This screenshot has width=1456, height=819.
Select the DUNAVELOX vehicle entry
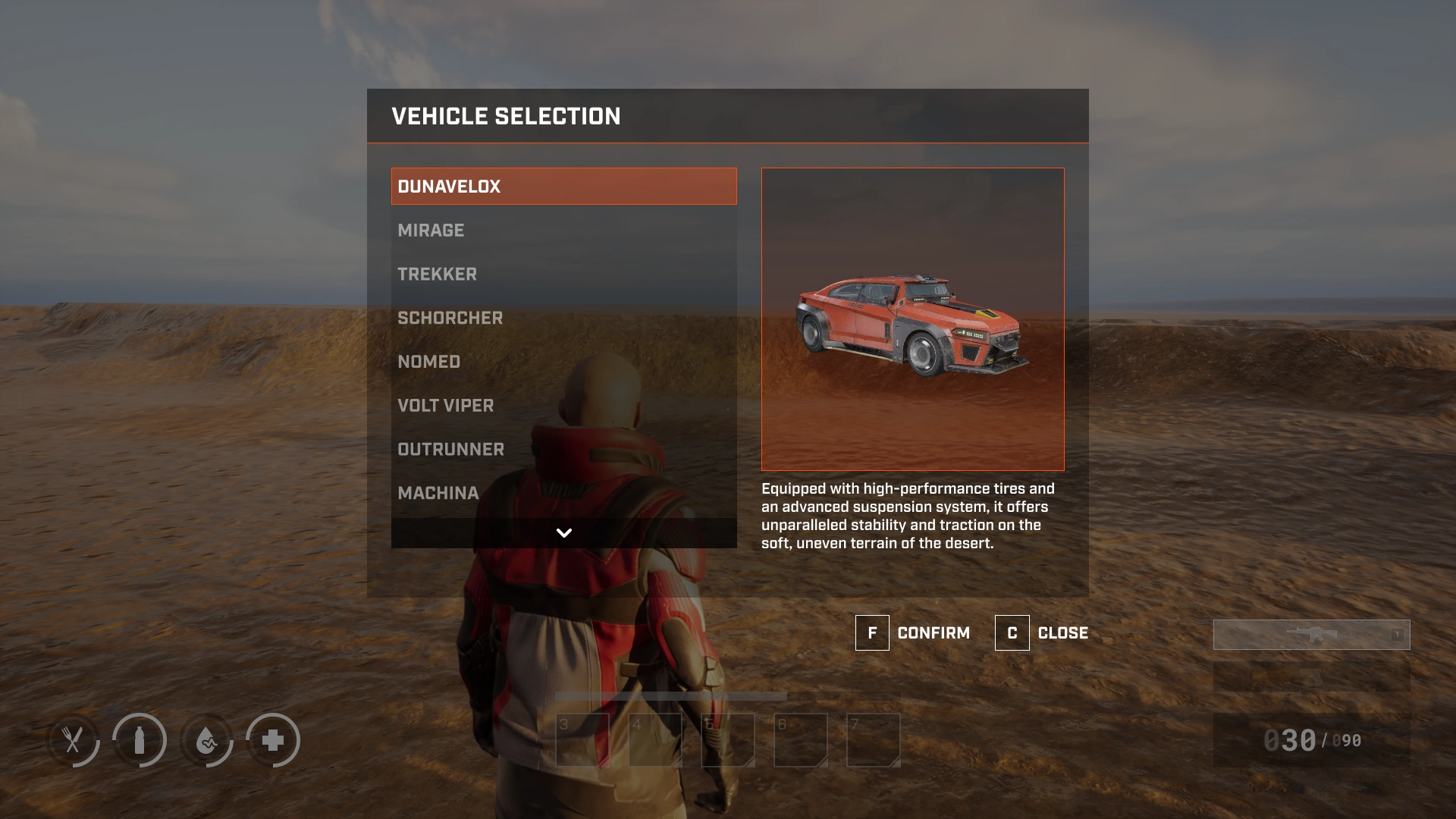pyautogui.click(x=563, y=187)
